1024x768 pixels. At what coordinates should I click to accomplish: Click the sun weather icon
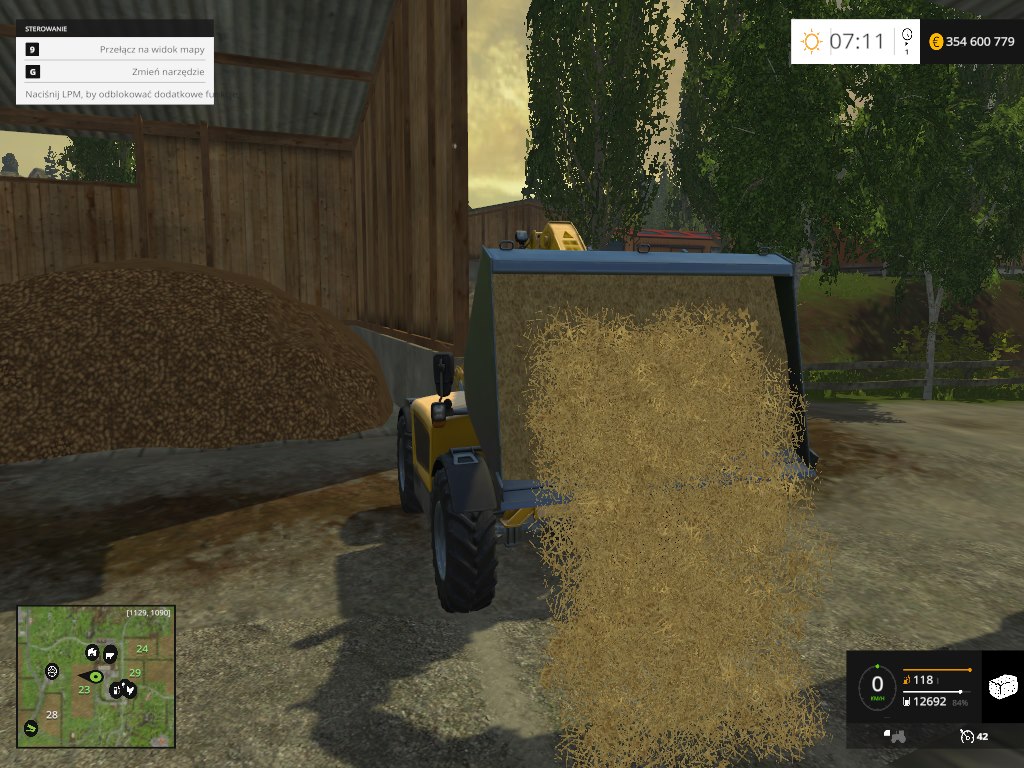tap(810, 42)
